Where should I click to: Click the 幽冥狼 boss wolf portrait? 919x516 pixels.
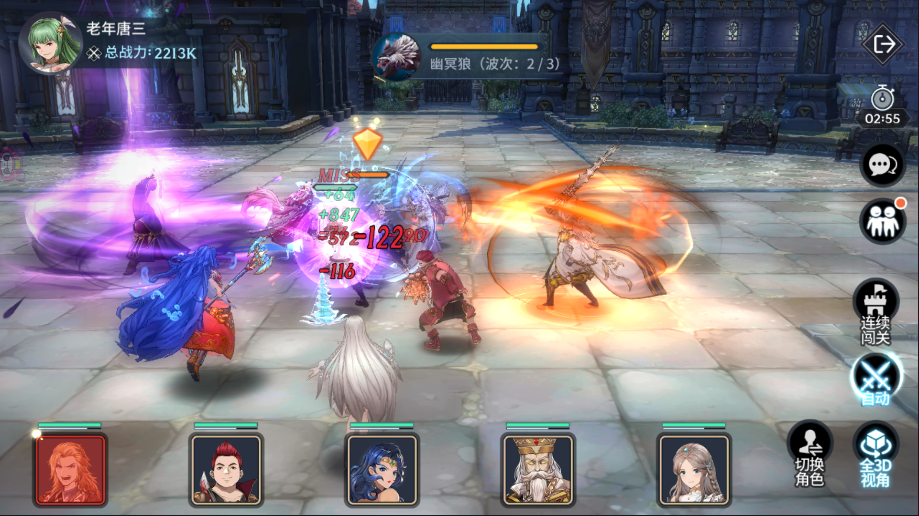pos(394,55)
